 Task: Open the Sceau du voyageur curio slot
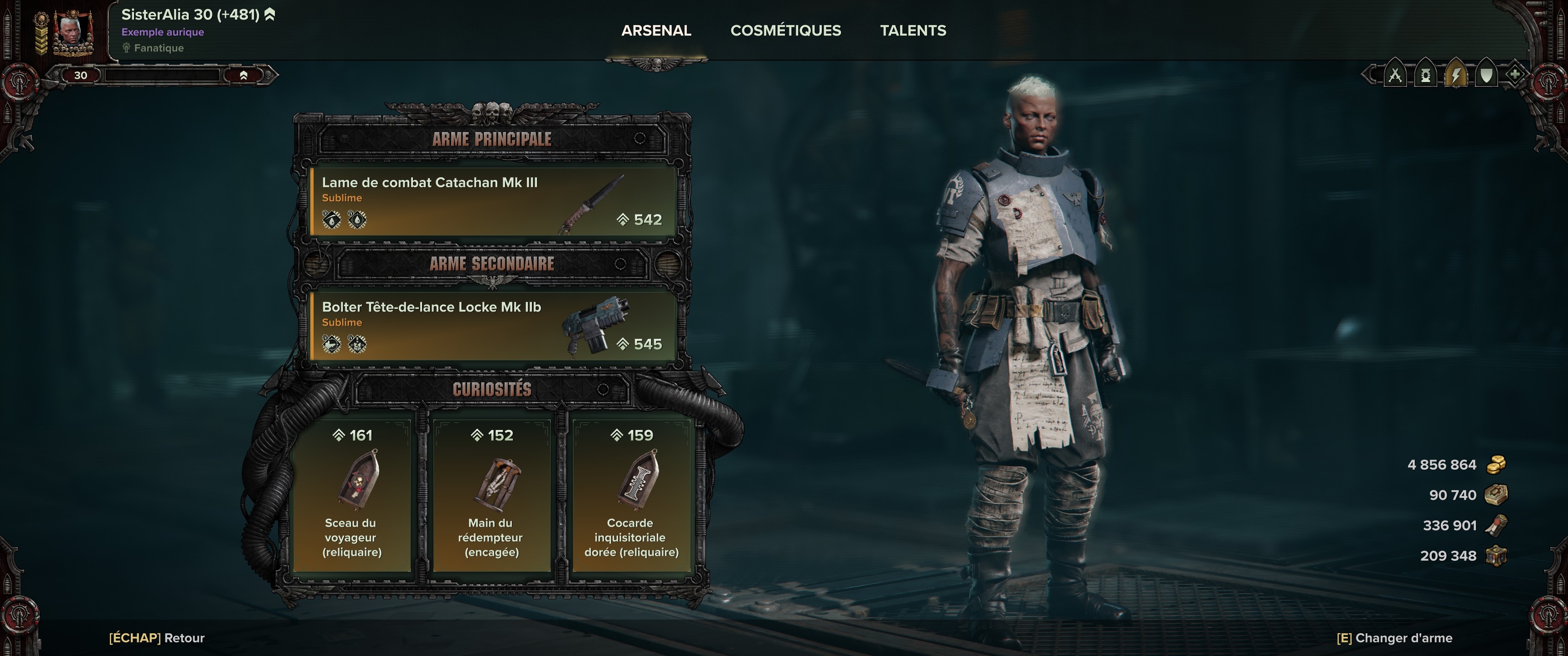[x=352, y=496]
